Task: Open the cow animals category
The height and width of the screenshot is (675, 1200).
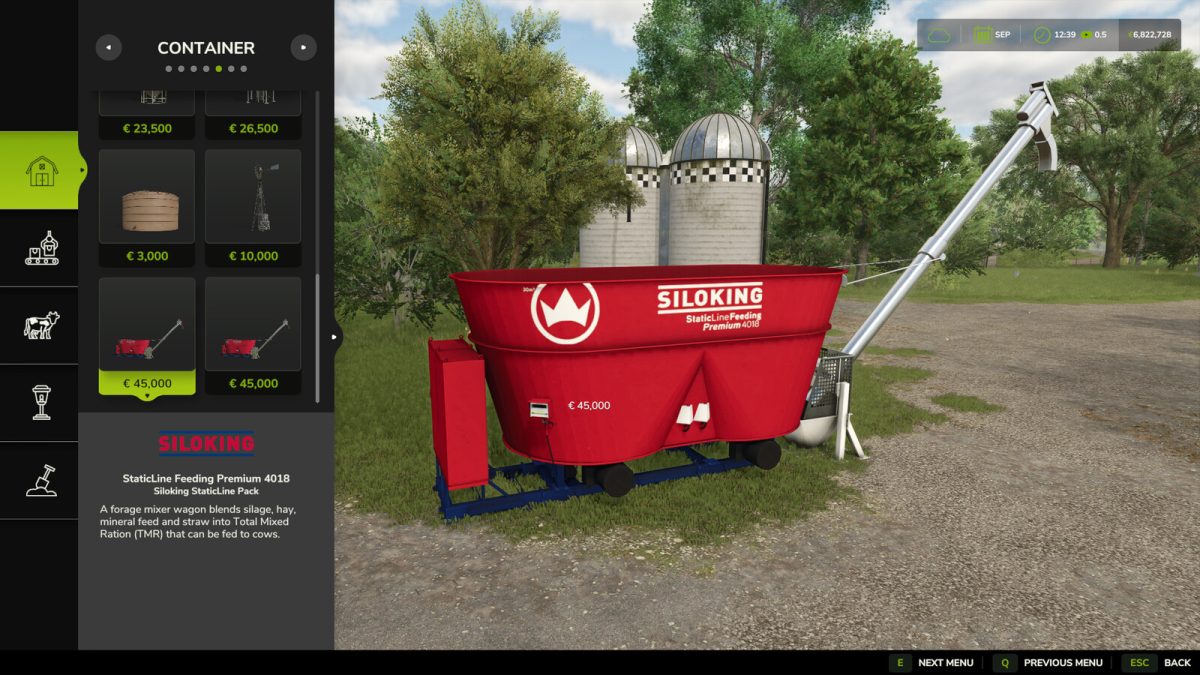Action: coord(40,325)
